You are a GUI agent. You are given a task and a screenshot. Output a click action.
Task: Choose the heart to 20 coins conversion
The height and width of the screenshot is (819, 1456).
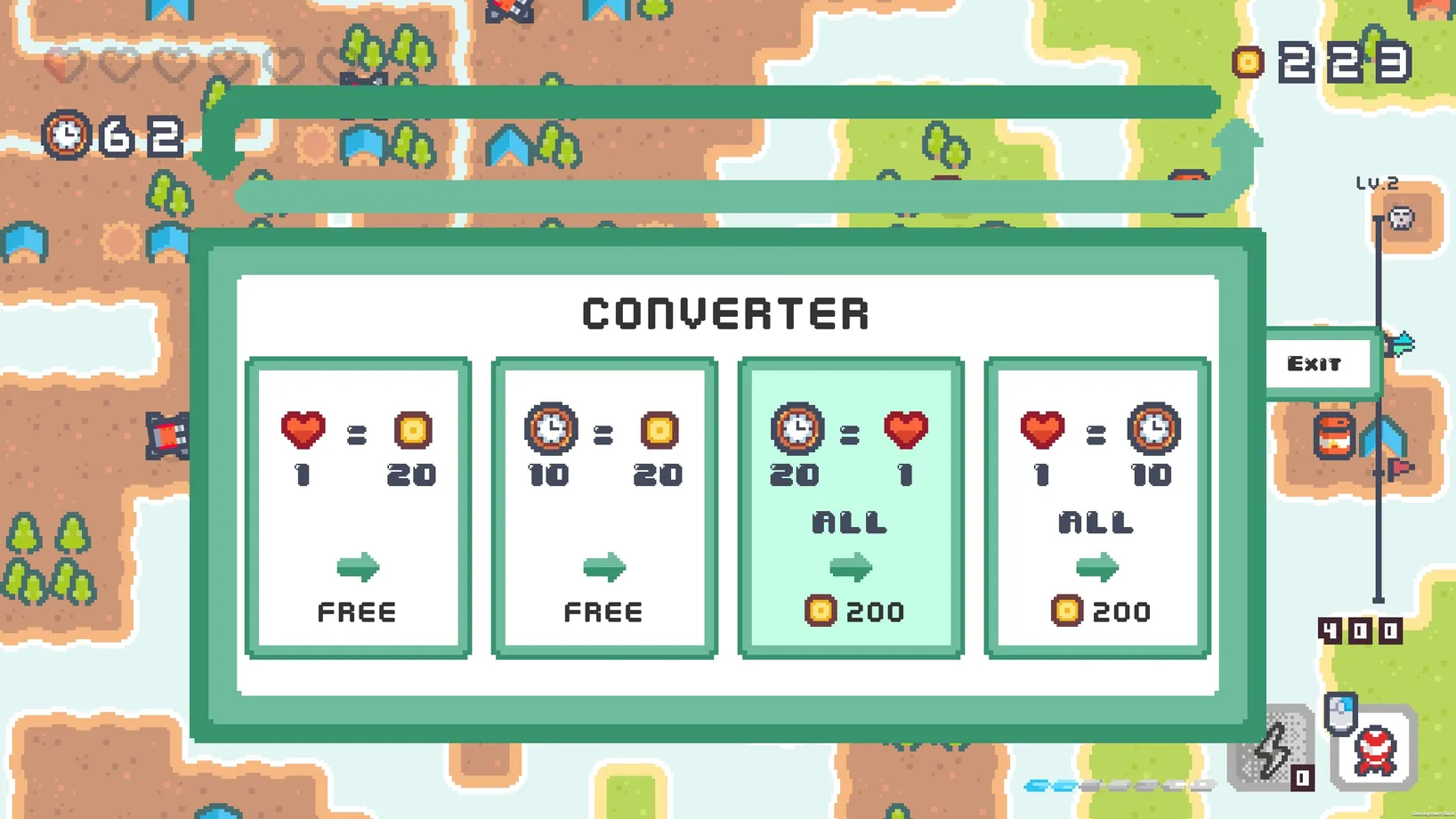tap(358, 507)
